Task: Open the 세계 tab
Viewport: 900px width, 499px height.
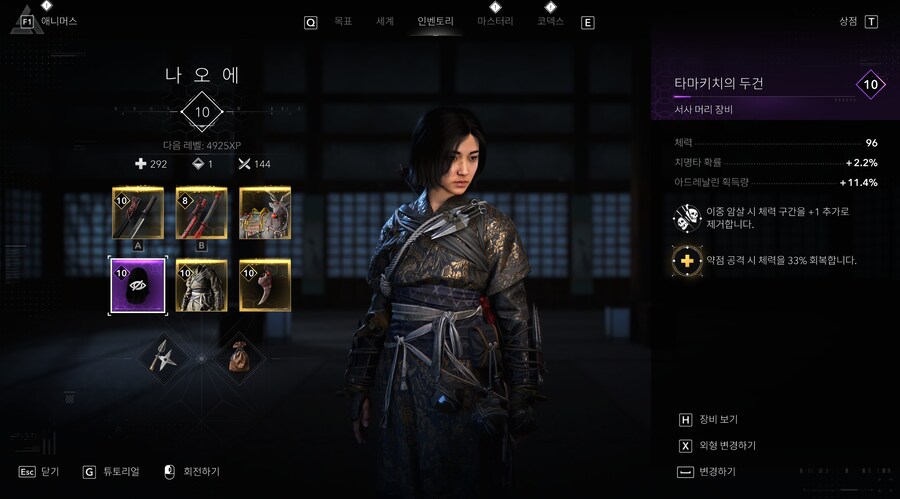Action: [384, 21]
